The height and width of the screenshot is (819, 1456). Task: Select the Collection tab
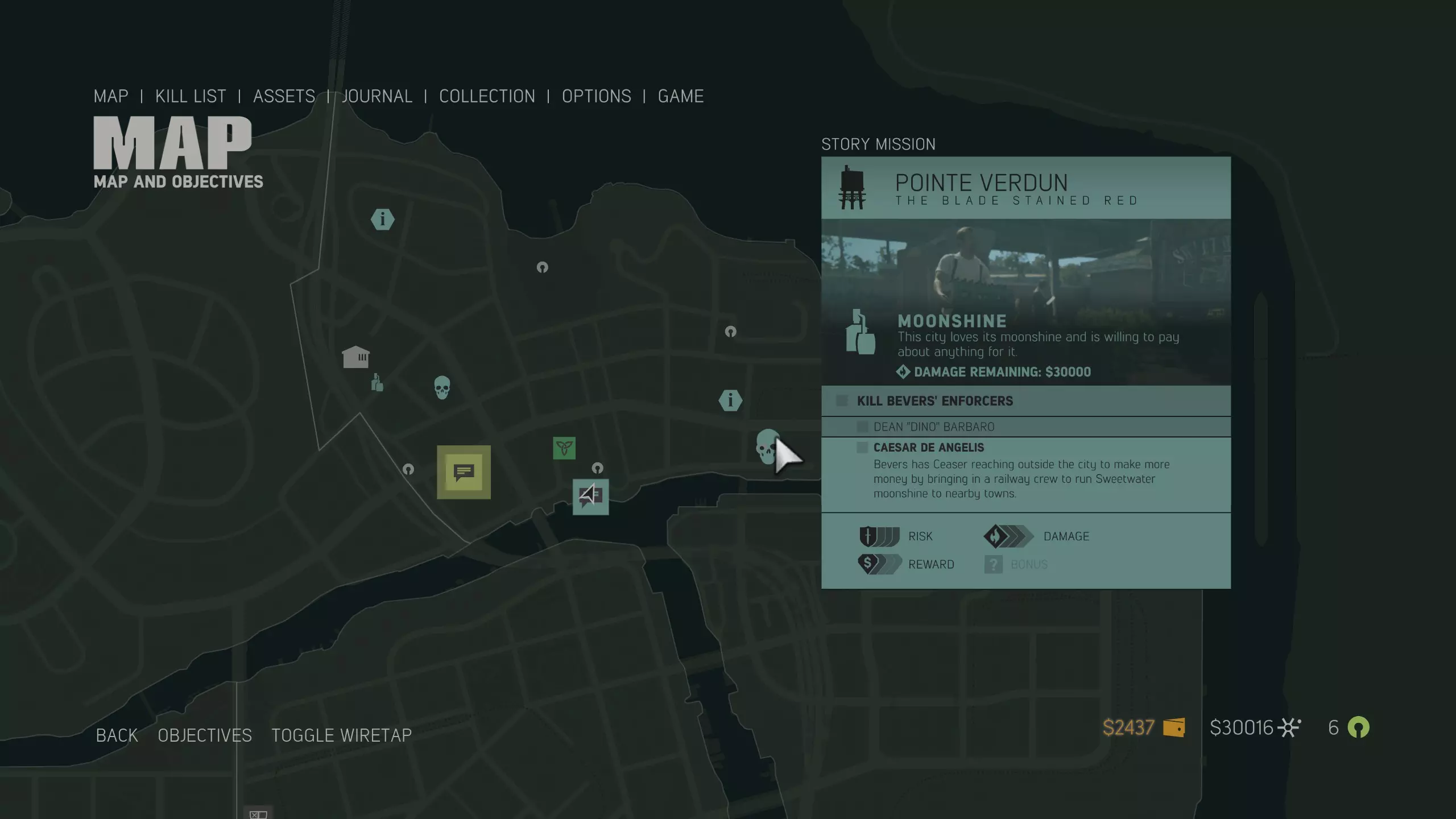[487, 96]
